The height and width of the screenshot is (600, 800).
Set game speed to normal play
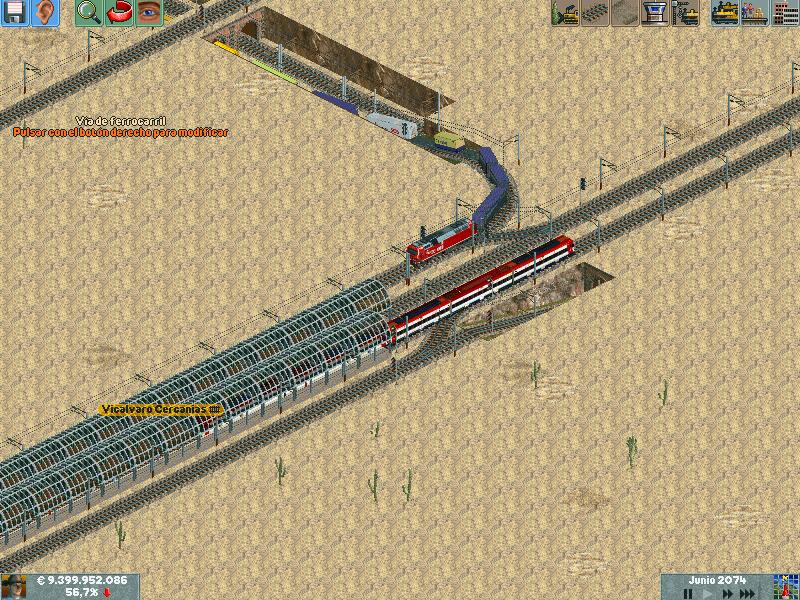click(x=708, y=593)
